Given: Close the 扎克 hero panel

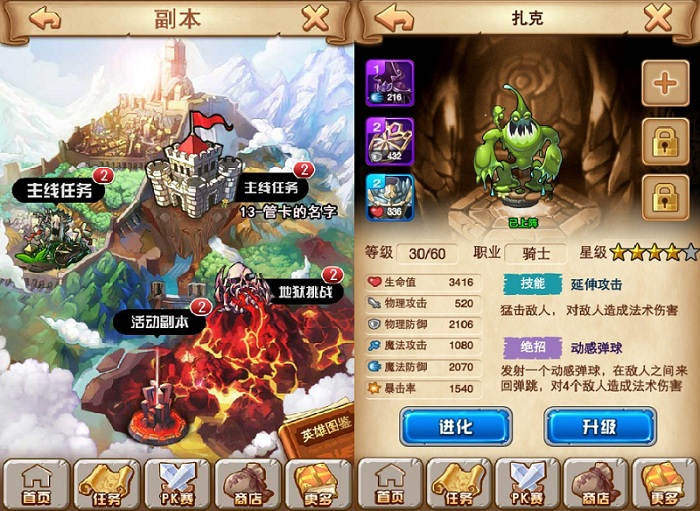Looking at the screenshot, I should (657, 18).
